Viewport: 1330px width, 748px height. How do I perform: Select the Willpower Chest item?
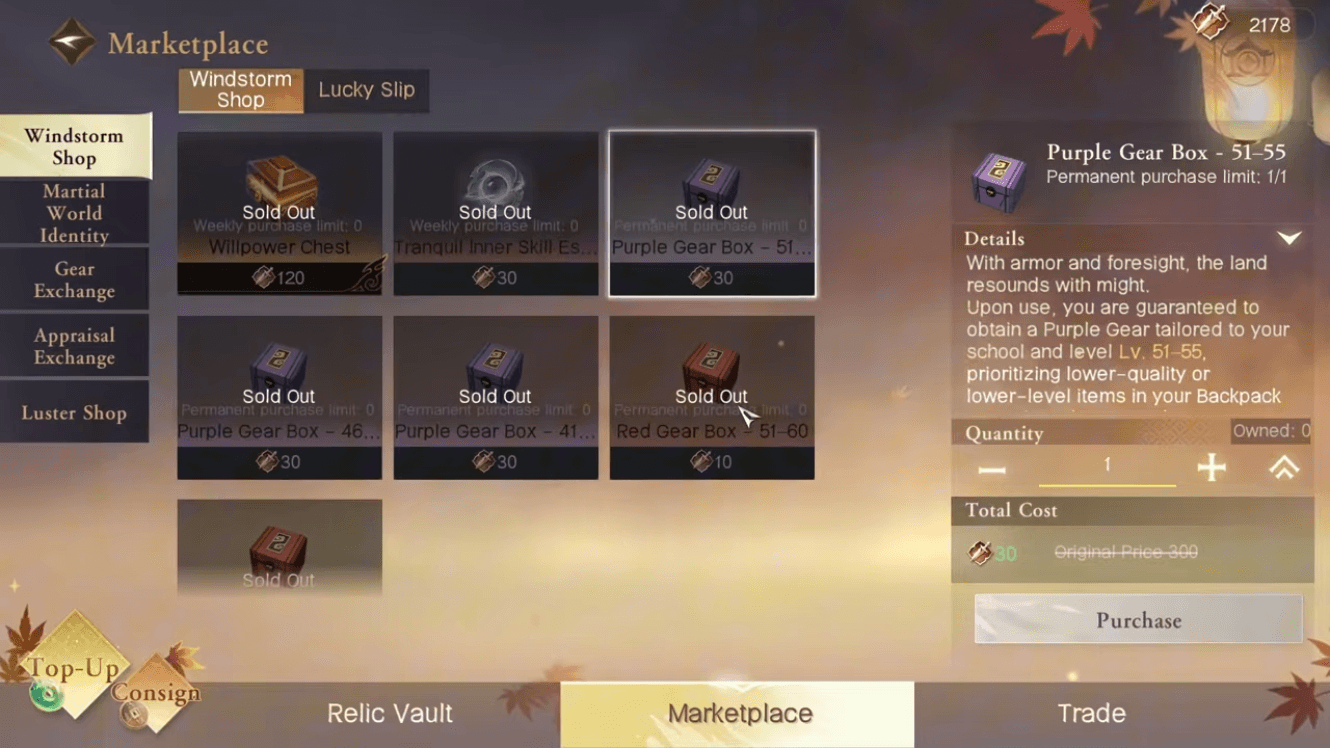279,213
